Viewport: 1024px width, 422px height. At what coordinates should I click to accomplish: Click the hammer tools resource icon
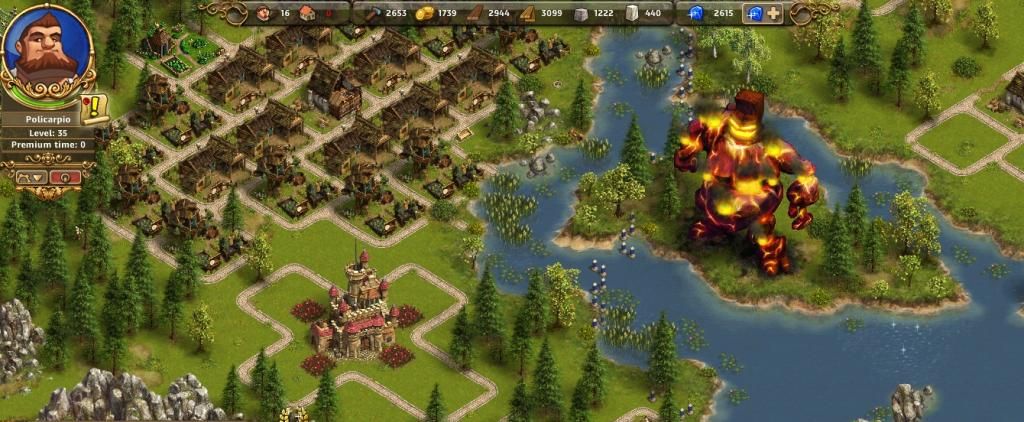[371, 13]
